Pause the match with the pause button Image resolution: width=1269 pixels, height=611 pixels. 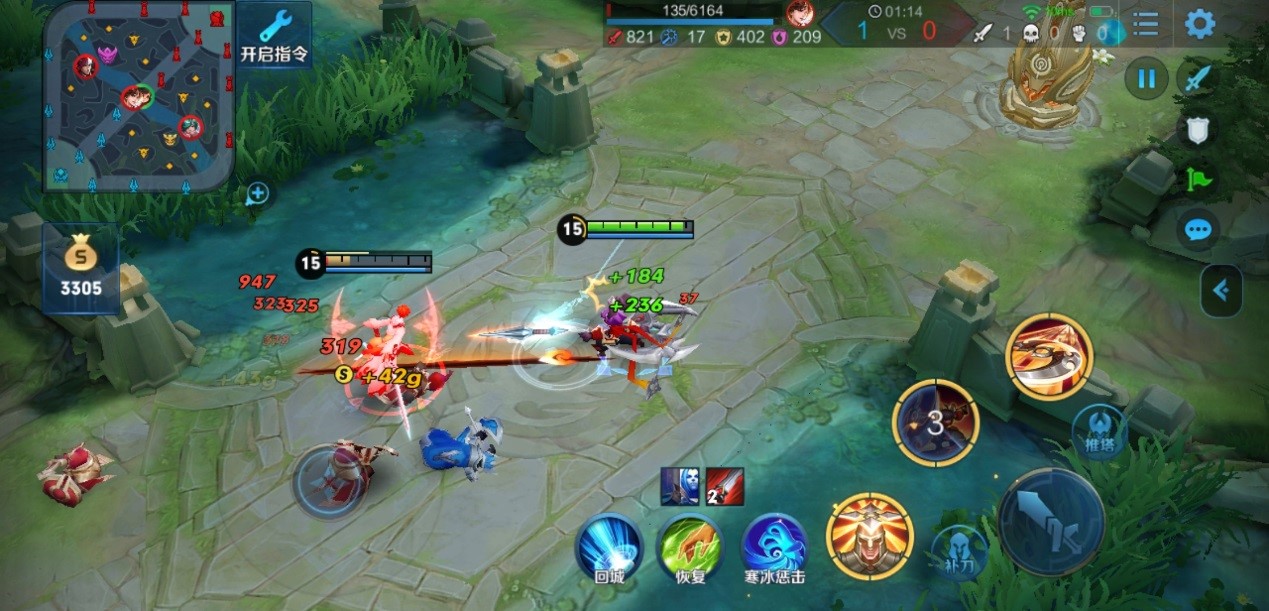(1146, 78)
